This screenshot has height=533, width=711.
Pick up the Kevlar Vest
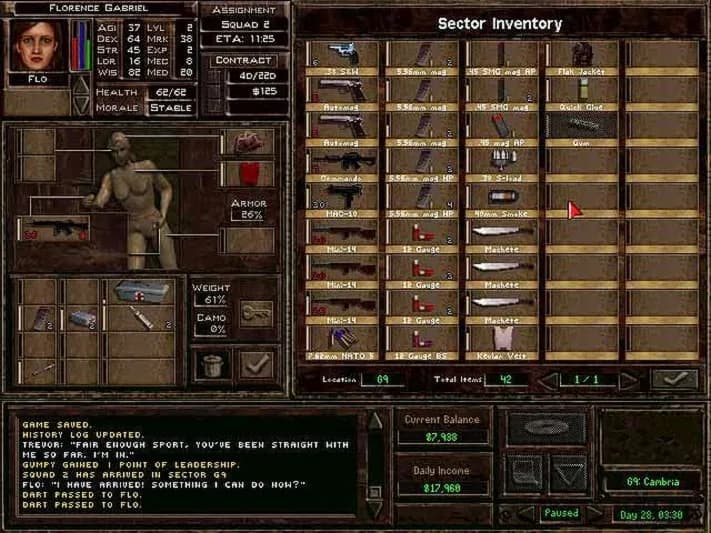point(501,338)
